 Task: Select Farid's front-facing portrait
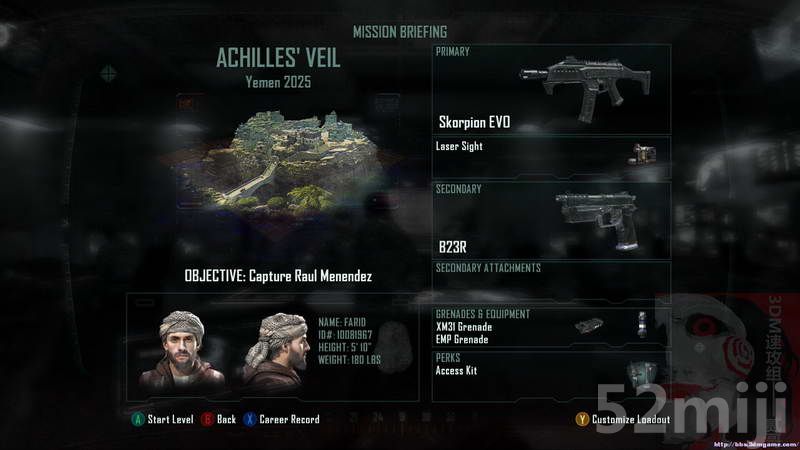[x=182, y=348]
